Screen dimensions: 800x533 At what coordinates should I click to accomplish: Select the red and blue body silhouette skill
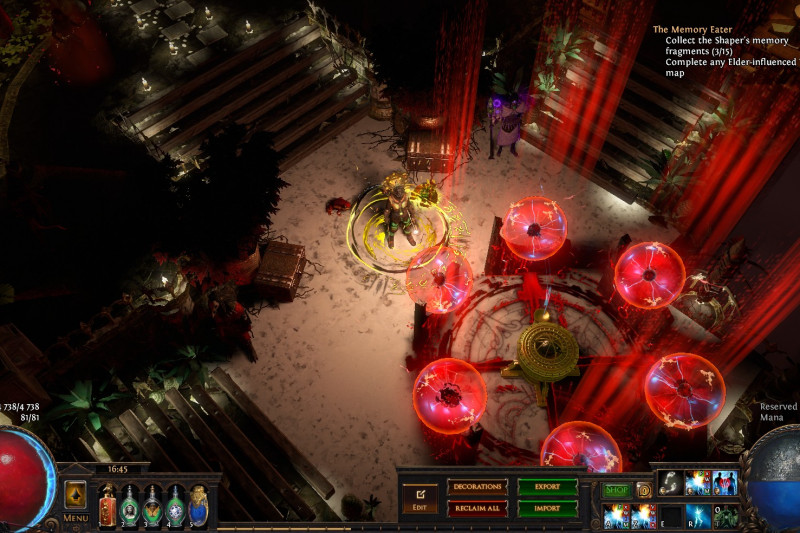725,483
